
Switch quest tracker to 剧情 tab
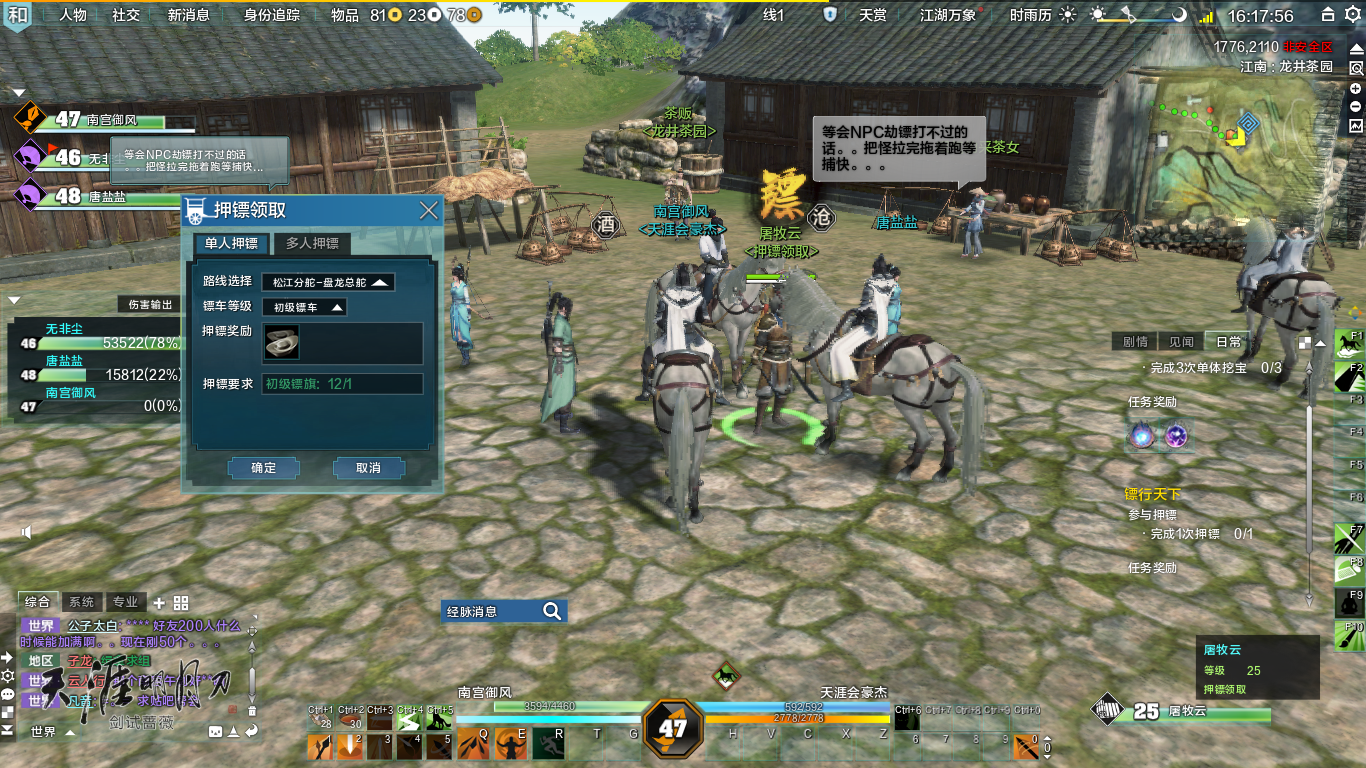(1135, 342)
